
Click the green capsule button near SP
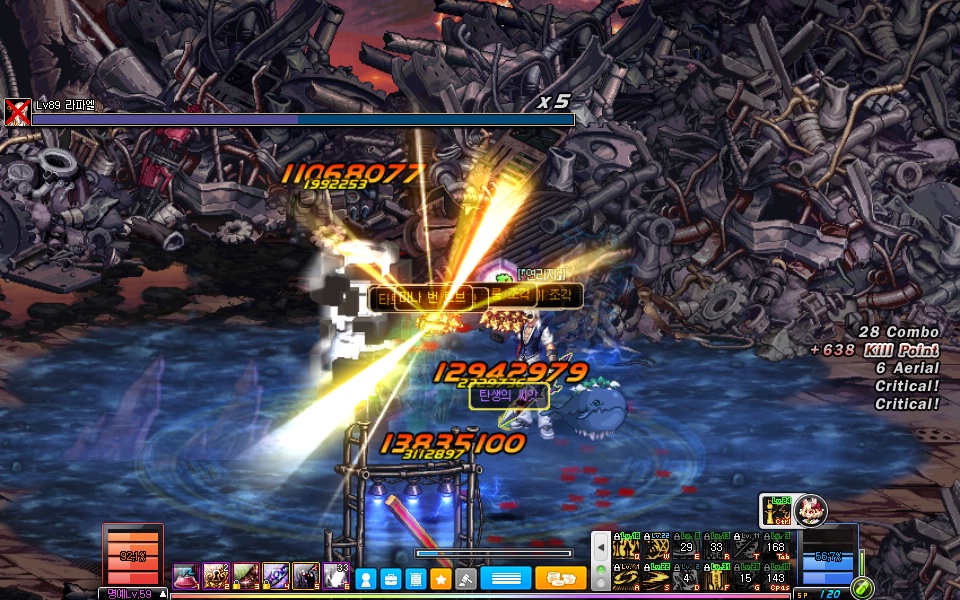click(862, 588)
